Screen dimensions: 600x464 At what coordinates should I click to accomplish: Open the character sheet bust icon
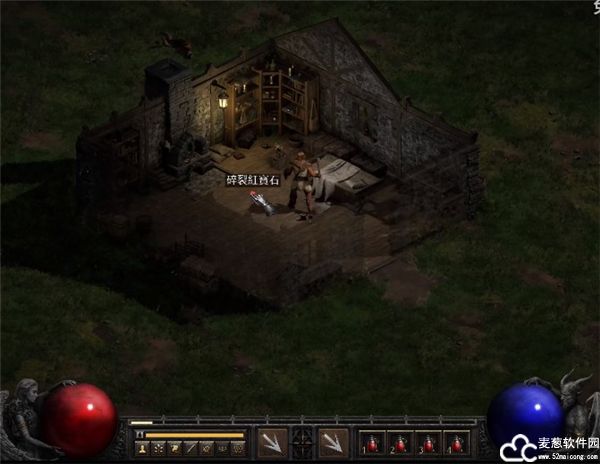coord(142,448)
